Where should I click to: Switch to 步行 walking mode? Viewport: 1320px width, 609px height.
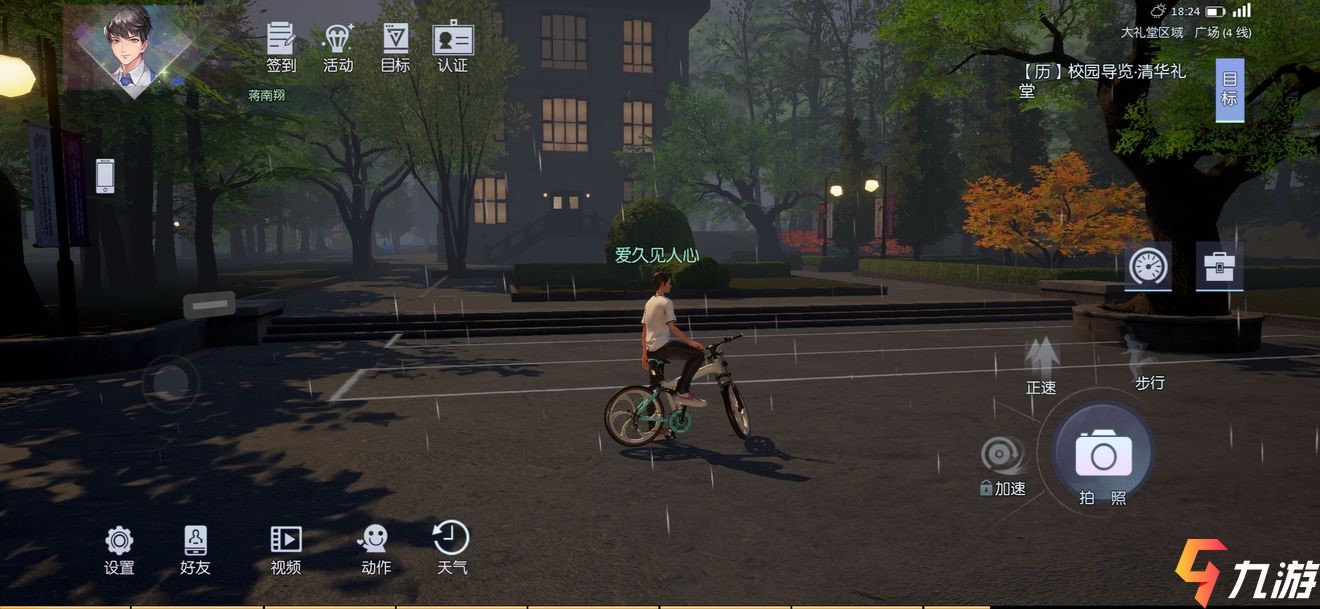click(x=1140, y=362)
